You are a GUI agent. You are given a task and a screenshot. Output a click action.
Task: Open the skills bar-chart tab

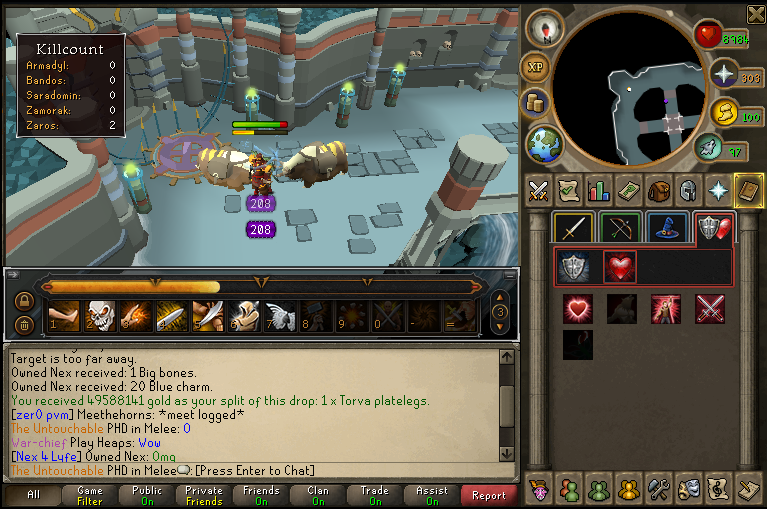598,189
